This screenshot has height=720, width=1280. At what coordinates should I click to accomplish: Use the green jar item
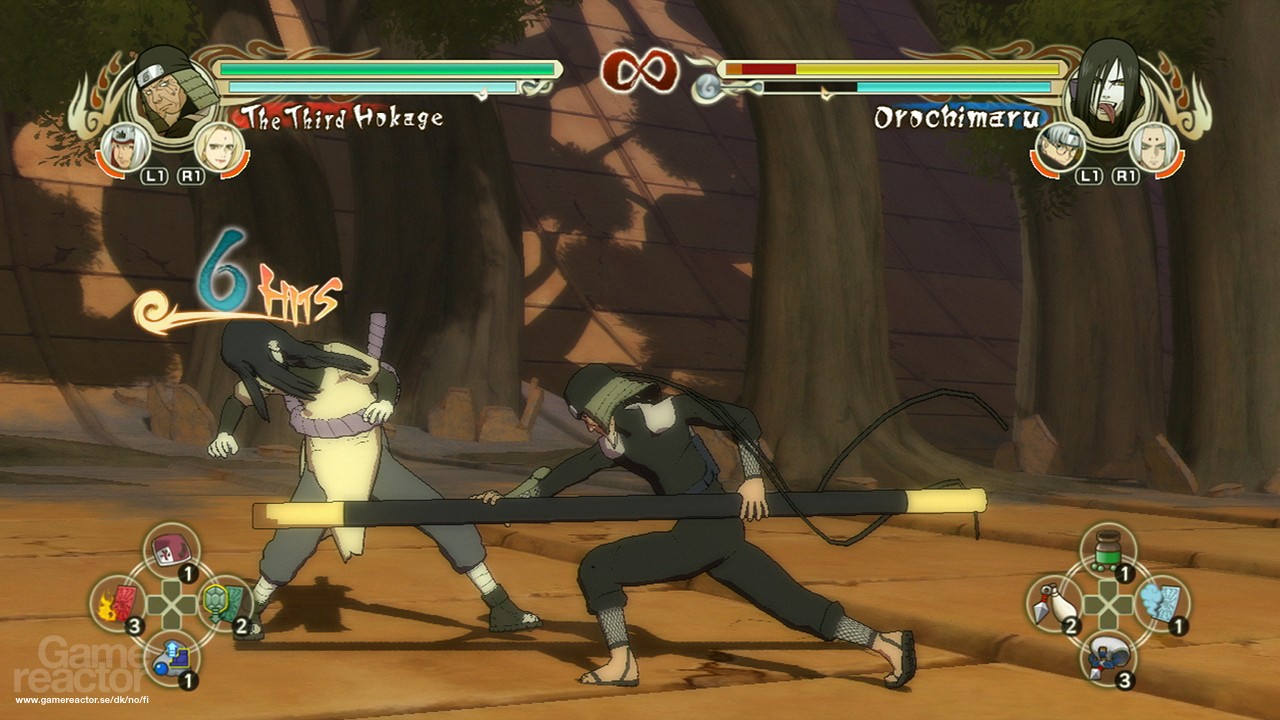coord(1106,550)
